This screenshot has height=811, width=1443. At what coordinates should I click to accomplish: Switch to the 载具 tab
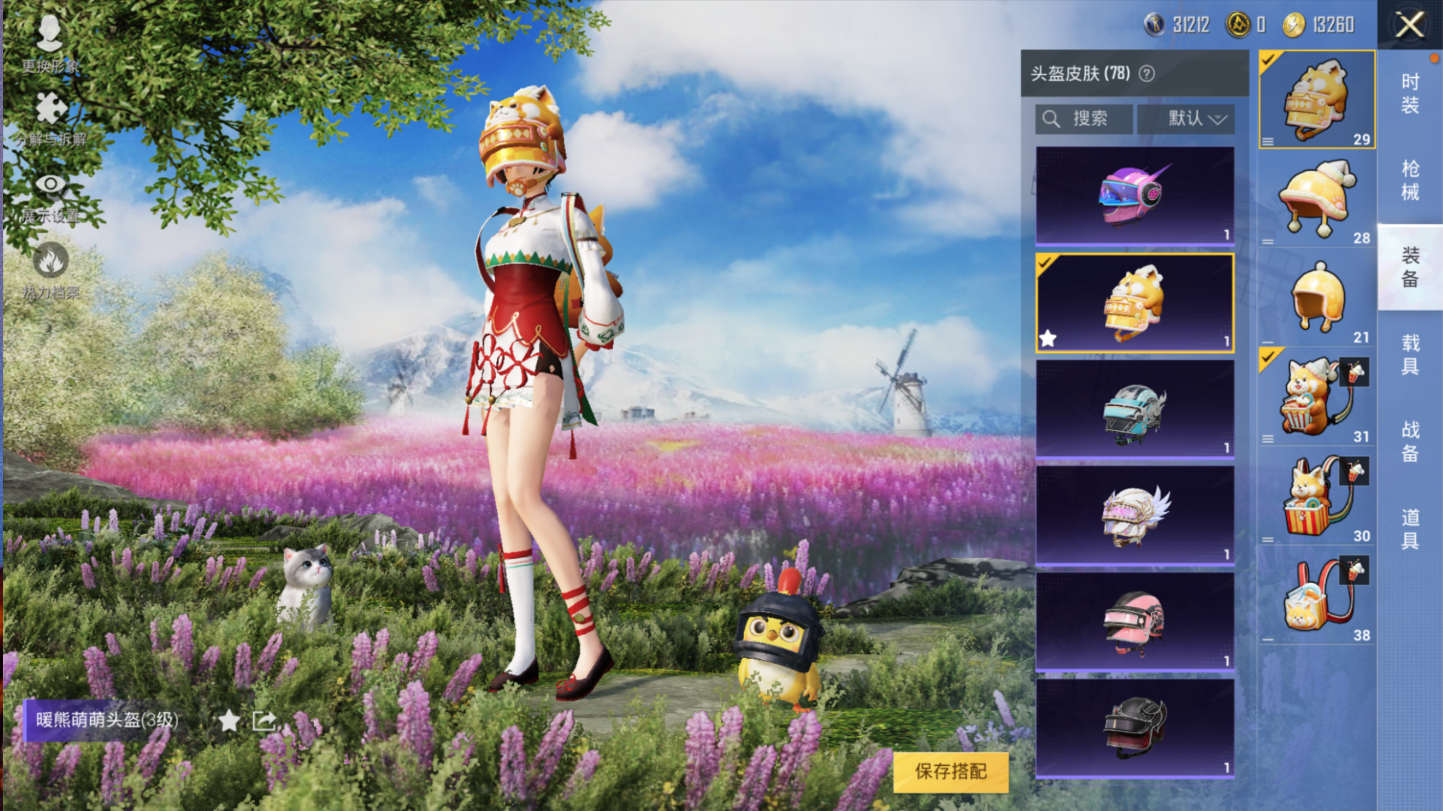click(x=1410, y=355)
